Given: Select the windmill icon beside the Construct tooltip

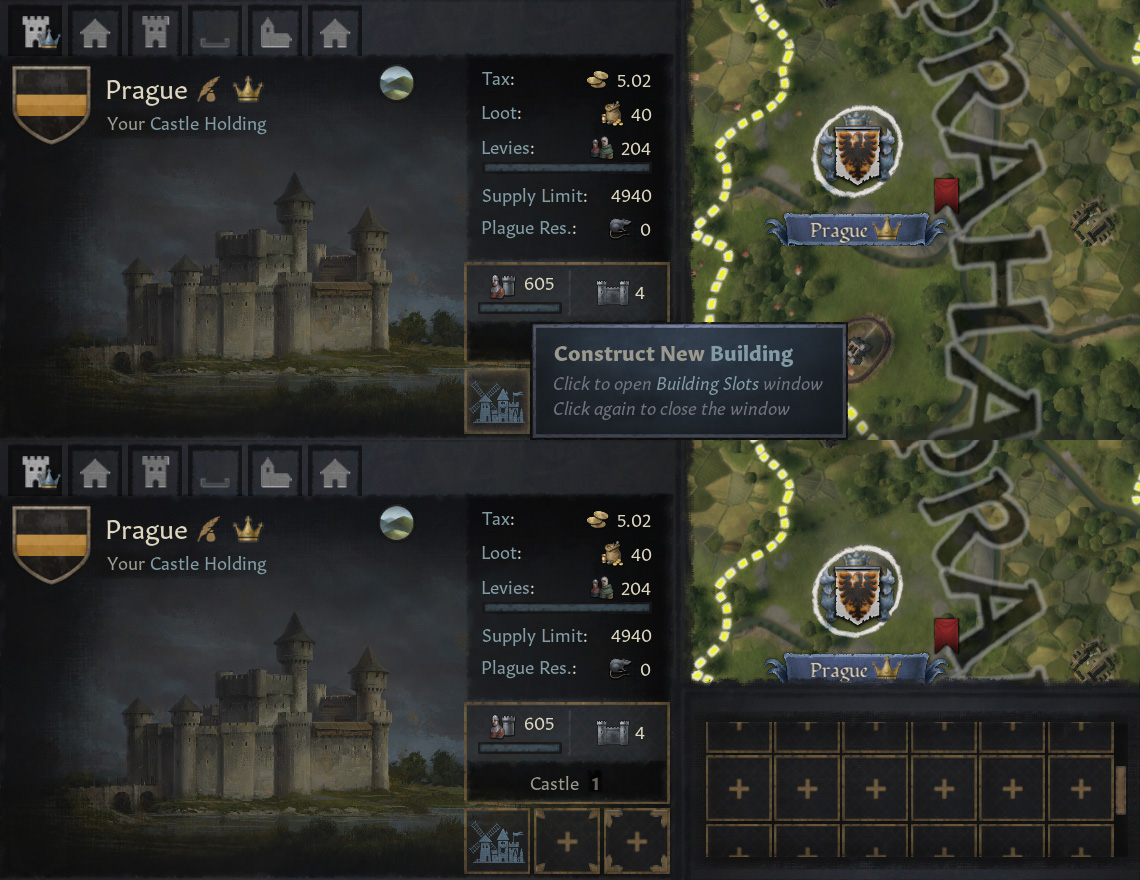Looking at the screenshot, I should tap(497, 401).
